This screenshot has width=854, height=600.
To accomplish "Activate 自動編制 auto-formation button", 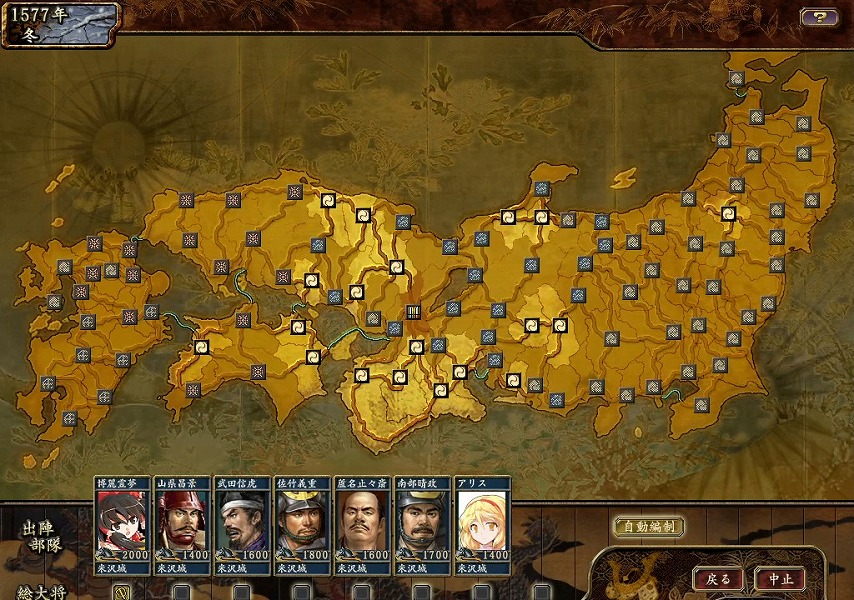I will click(x=648, y=526).
